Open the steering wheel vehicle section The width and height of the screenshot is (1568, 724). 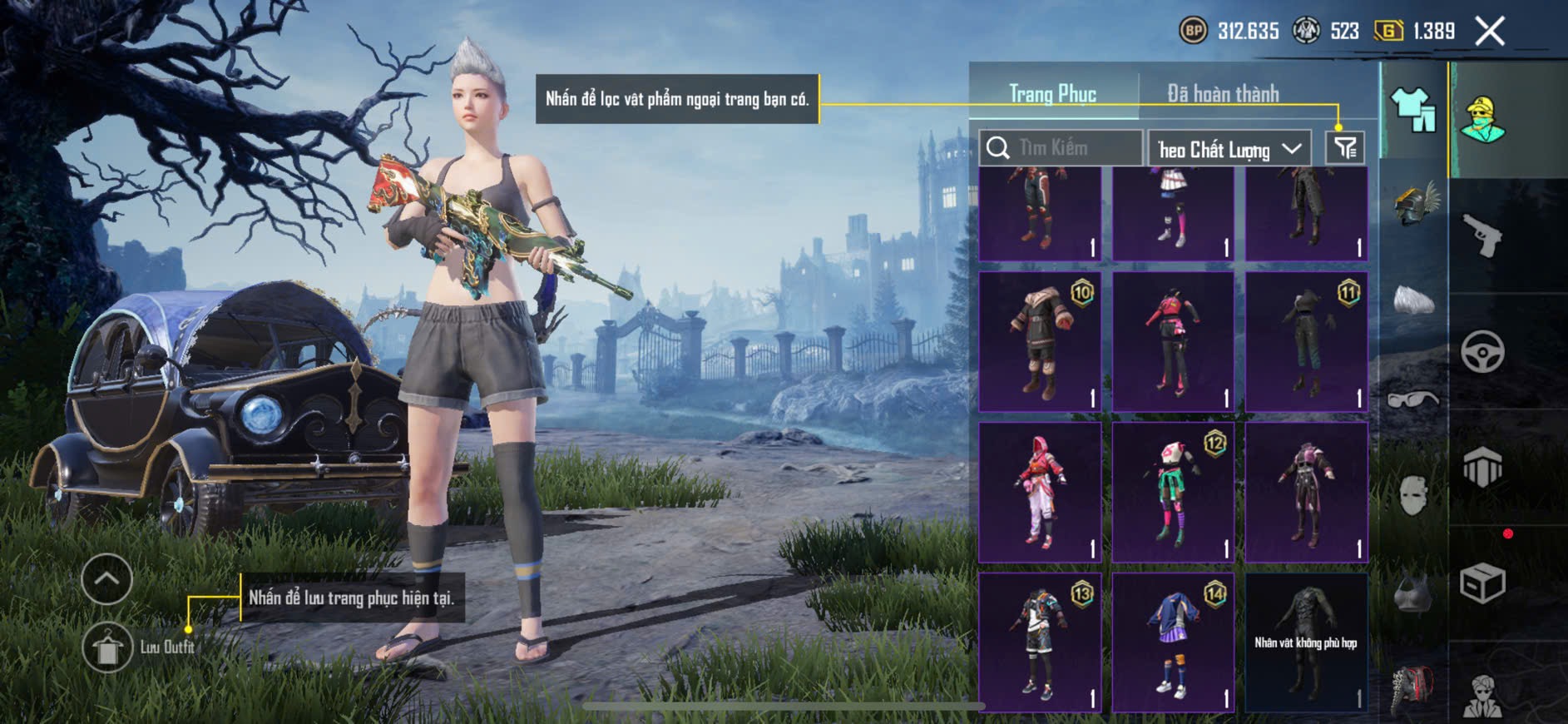coord(1482,351)
